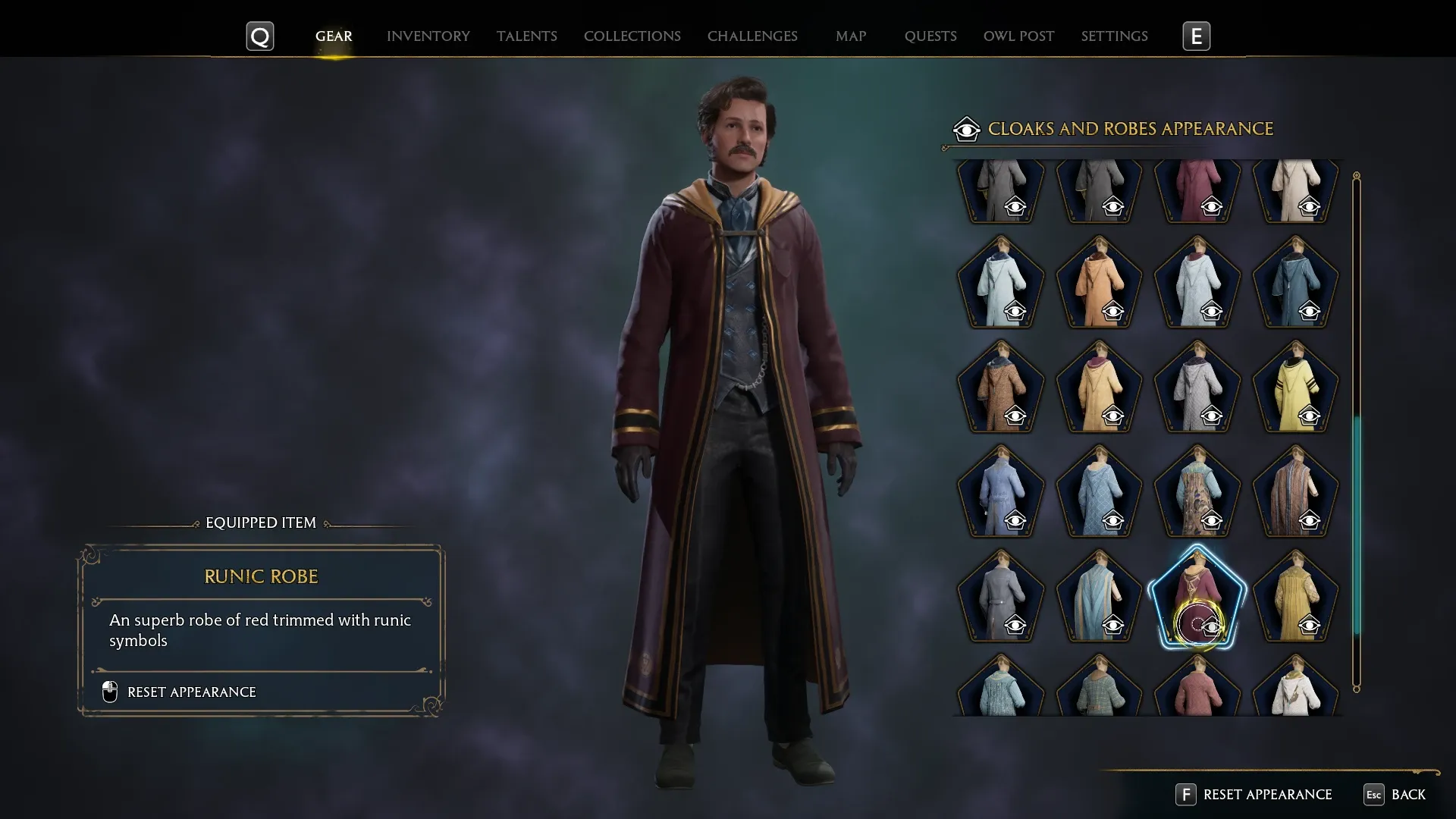Go to the Settings tab
The height and width of the screenshot is (819, 1456).
tap(1114, 36)
